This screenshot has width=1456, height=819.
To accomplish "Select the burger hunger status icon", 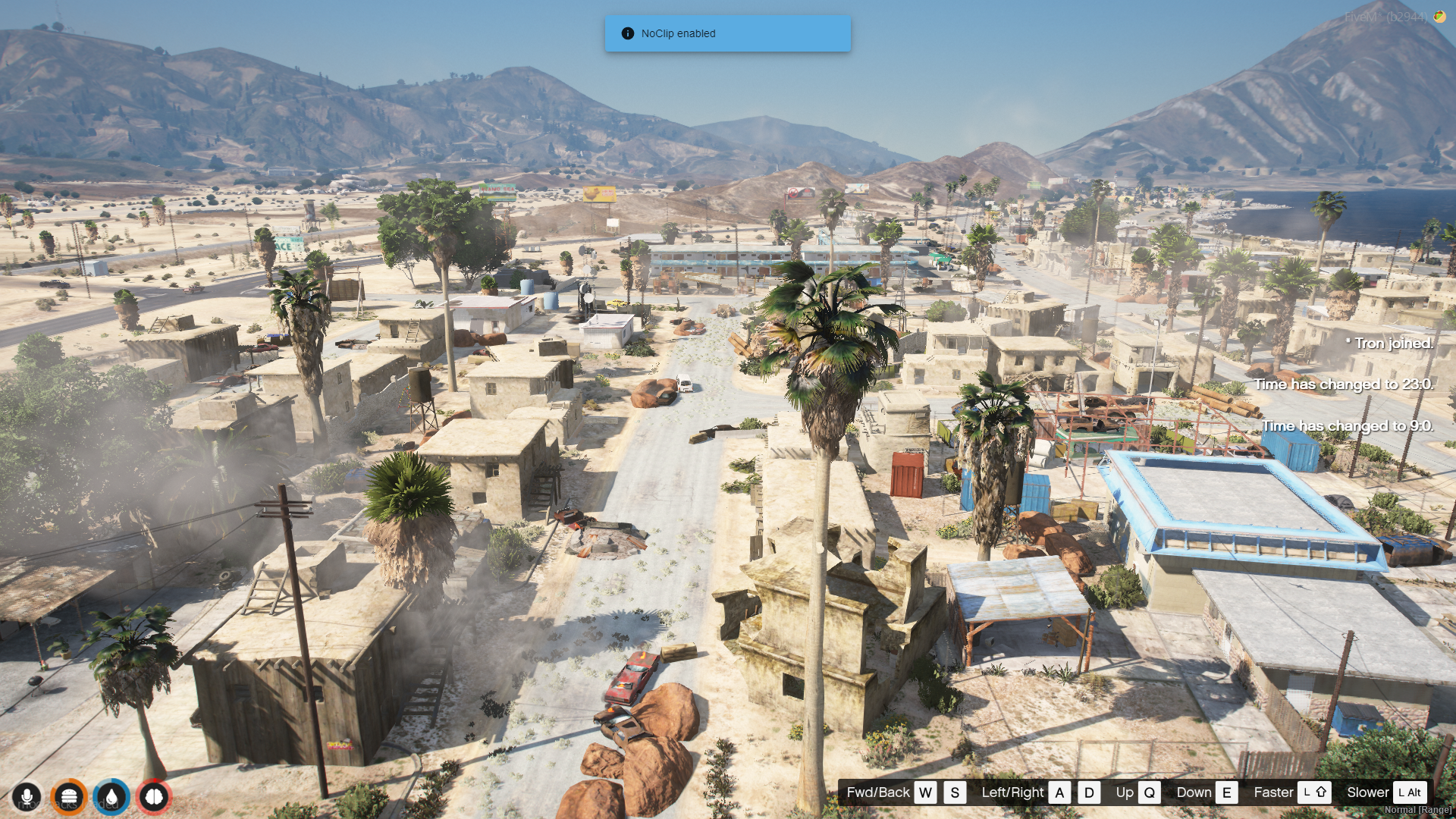I will (69, 797).
